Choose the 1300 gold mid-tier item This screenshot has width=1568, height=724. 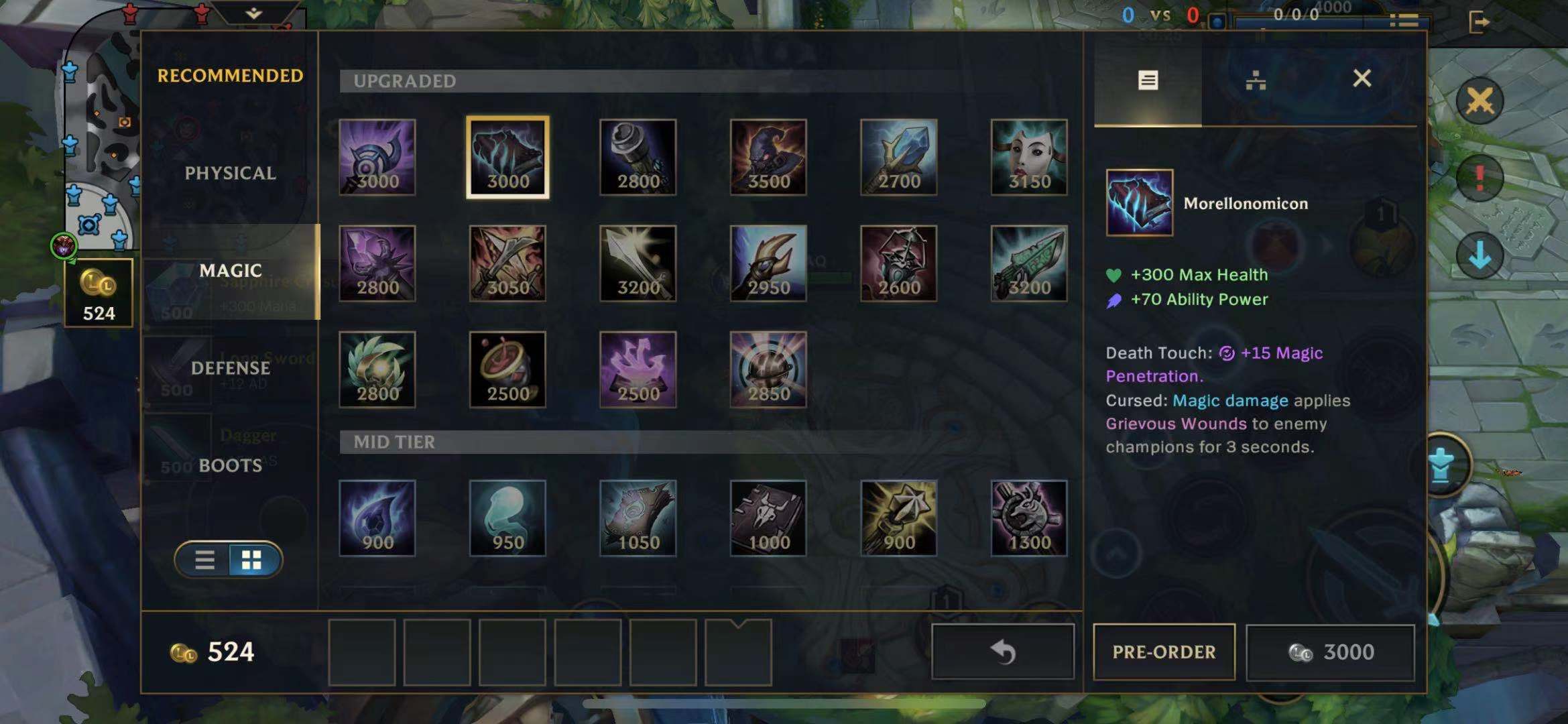click(x=1029, y=518)
